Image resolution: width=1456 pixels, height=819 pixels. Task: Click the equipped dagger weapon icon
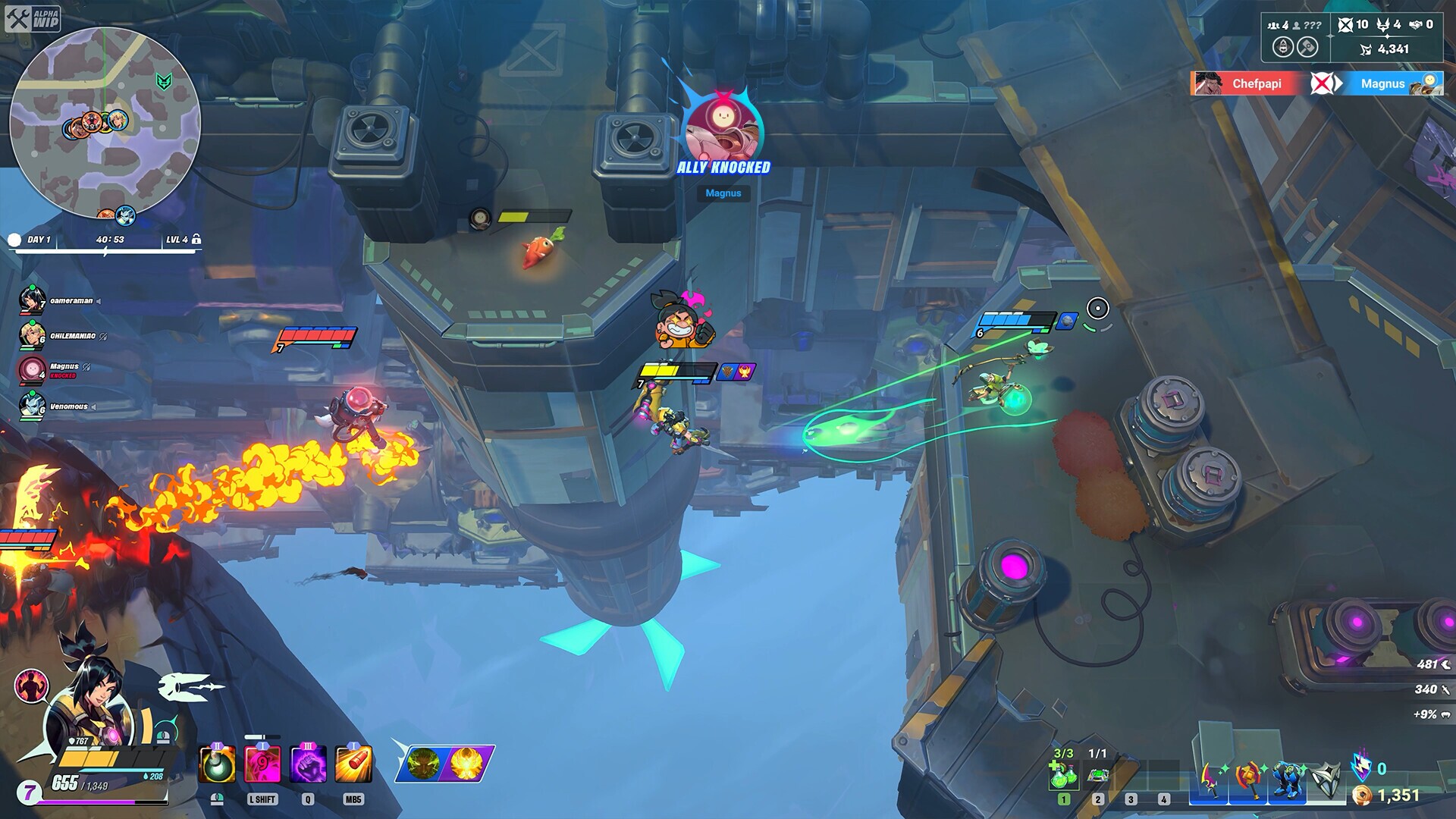tap(1210, 779)
